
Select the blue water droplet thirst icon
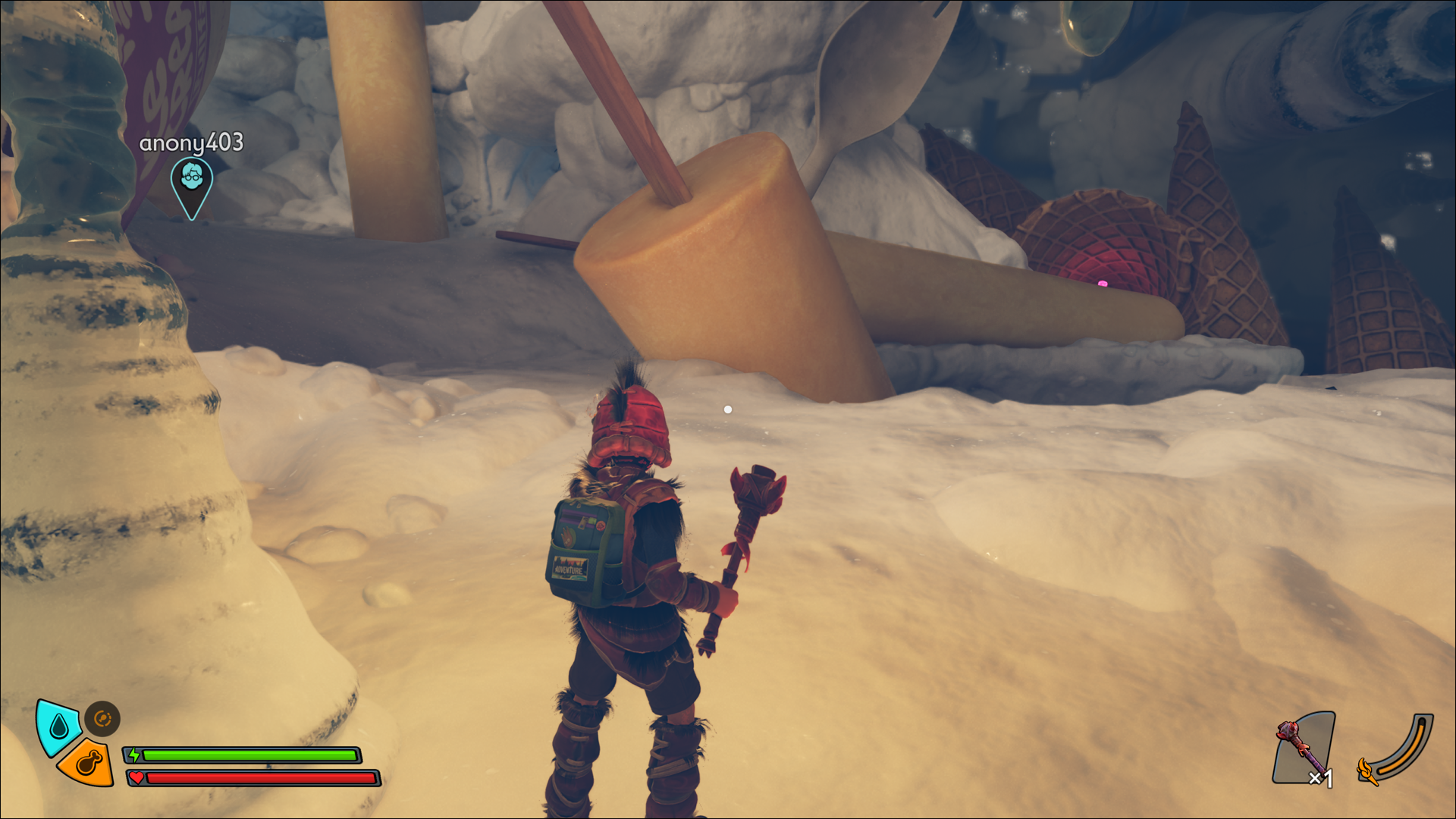point(58,727)
